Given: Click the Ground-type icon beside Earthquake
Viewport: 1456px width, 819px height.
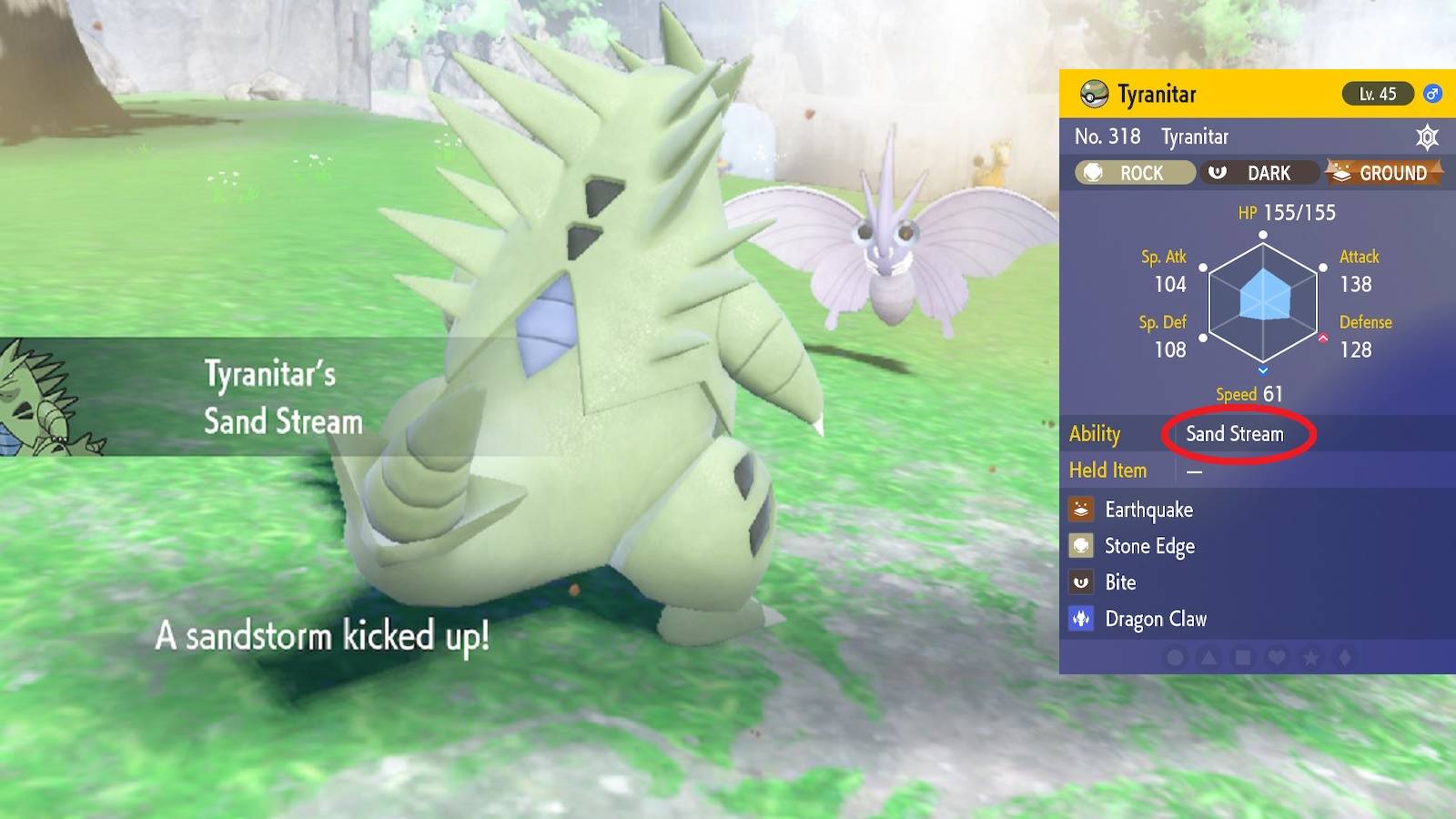Looking at the screenshot, I should 1080,510.
